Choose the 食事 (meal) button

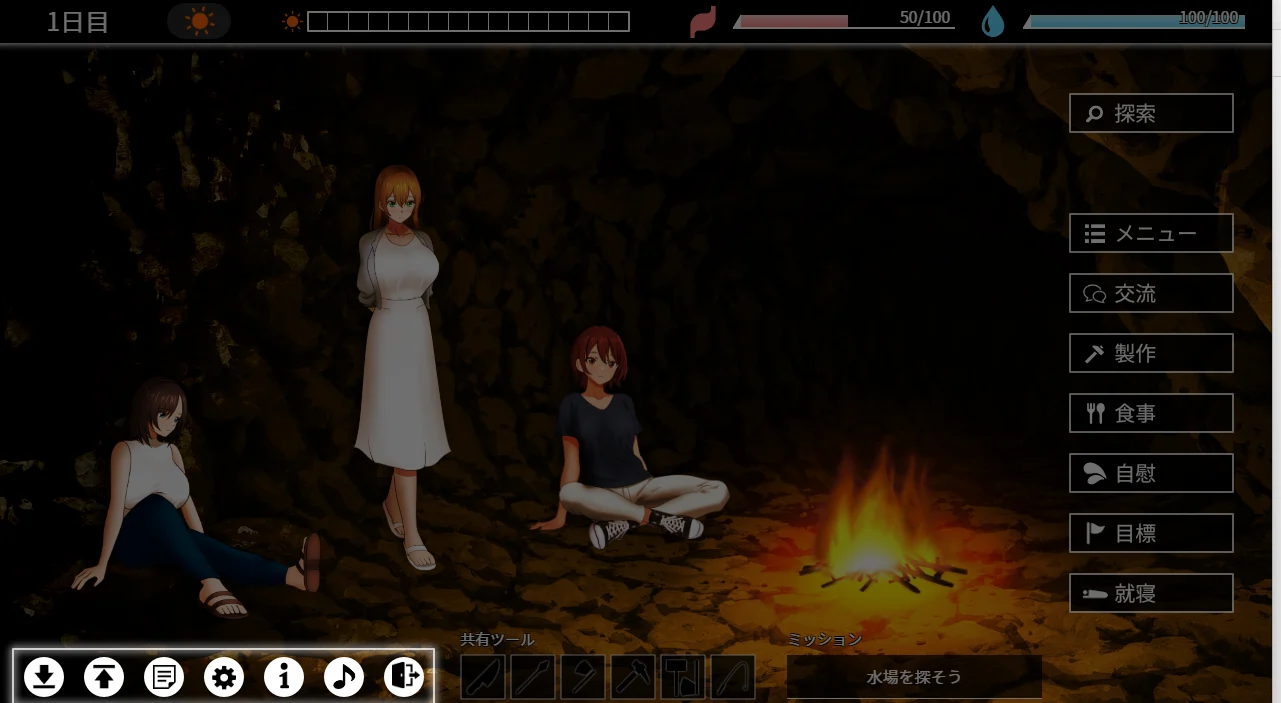pyautogui.click(x=1151, y=413)
